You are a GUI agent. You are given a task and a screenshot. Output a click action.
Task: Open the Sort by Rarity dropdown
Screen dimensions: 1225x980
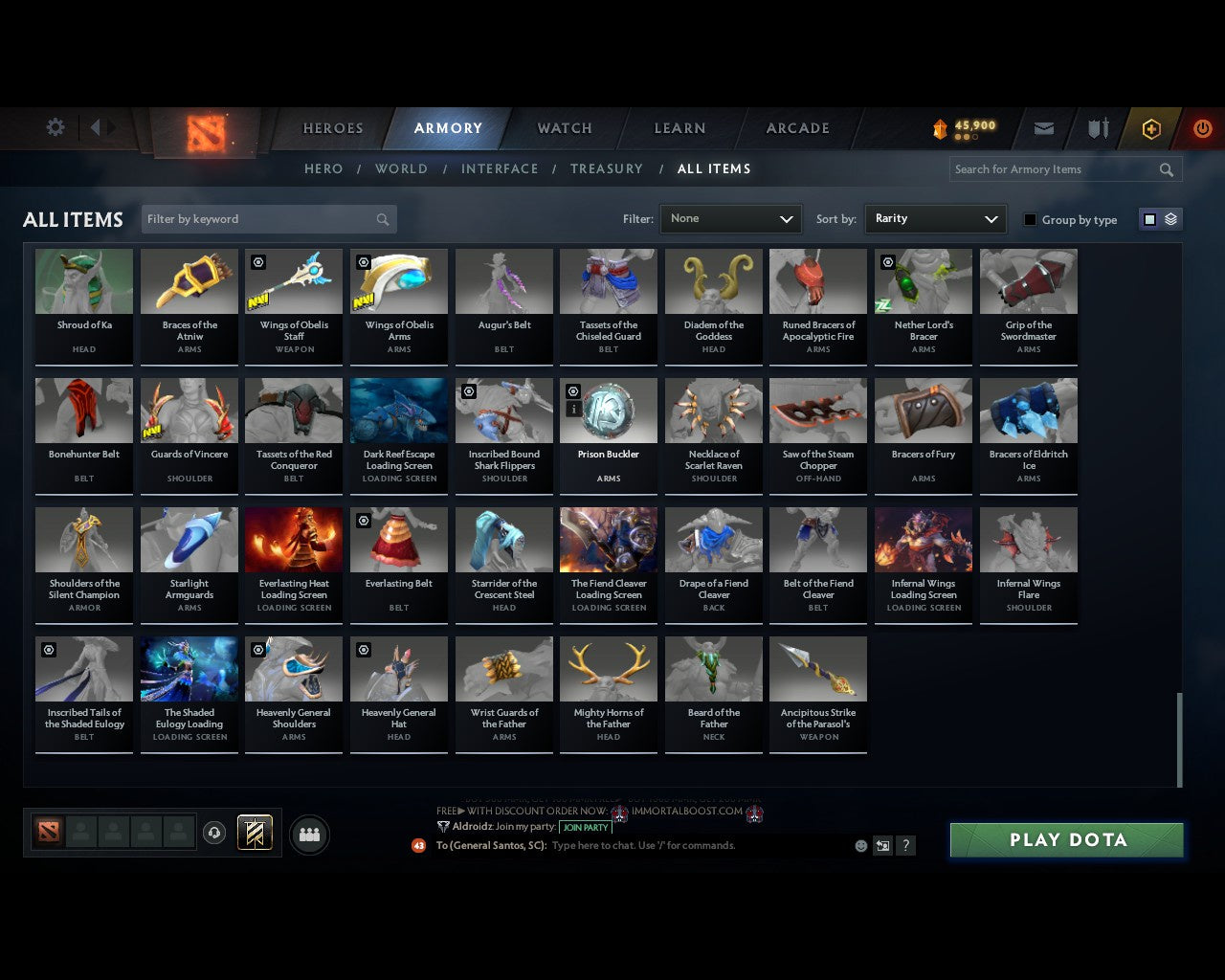tap(935, 218)
